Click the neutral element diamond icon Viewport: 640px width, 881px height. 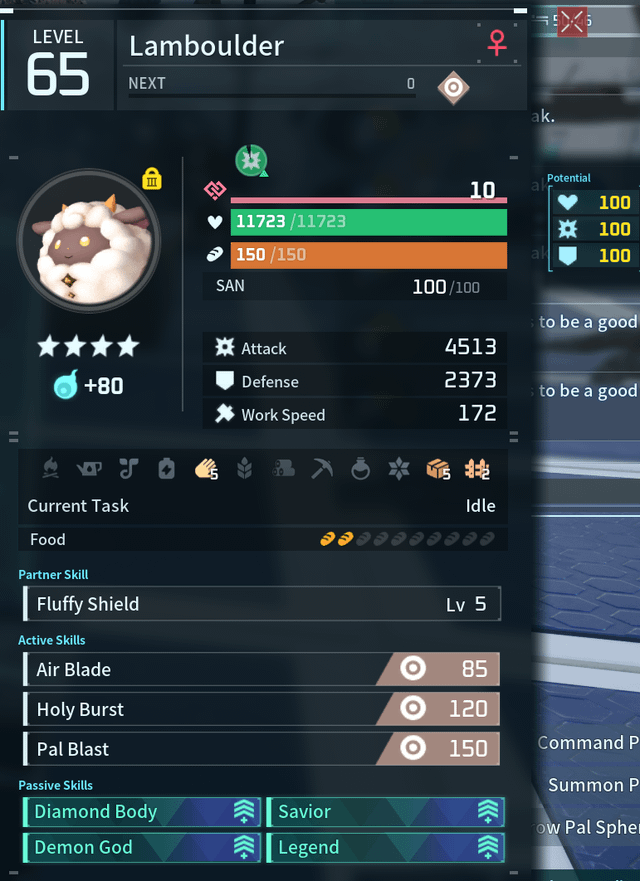tap(453, 88)
